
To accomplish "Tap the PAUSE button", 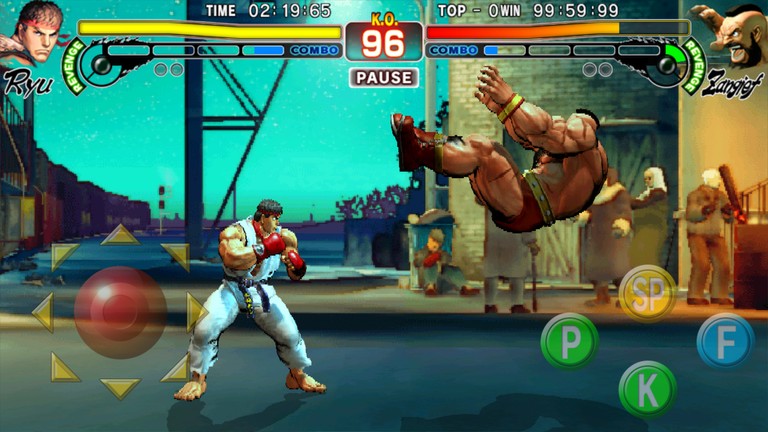I will point(384,77).
